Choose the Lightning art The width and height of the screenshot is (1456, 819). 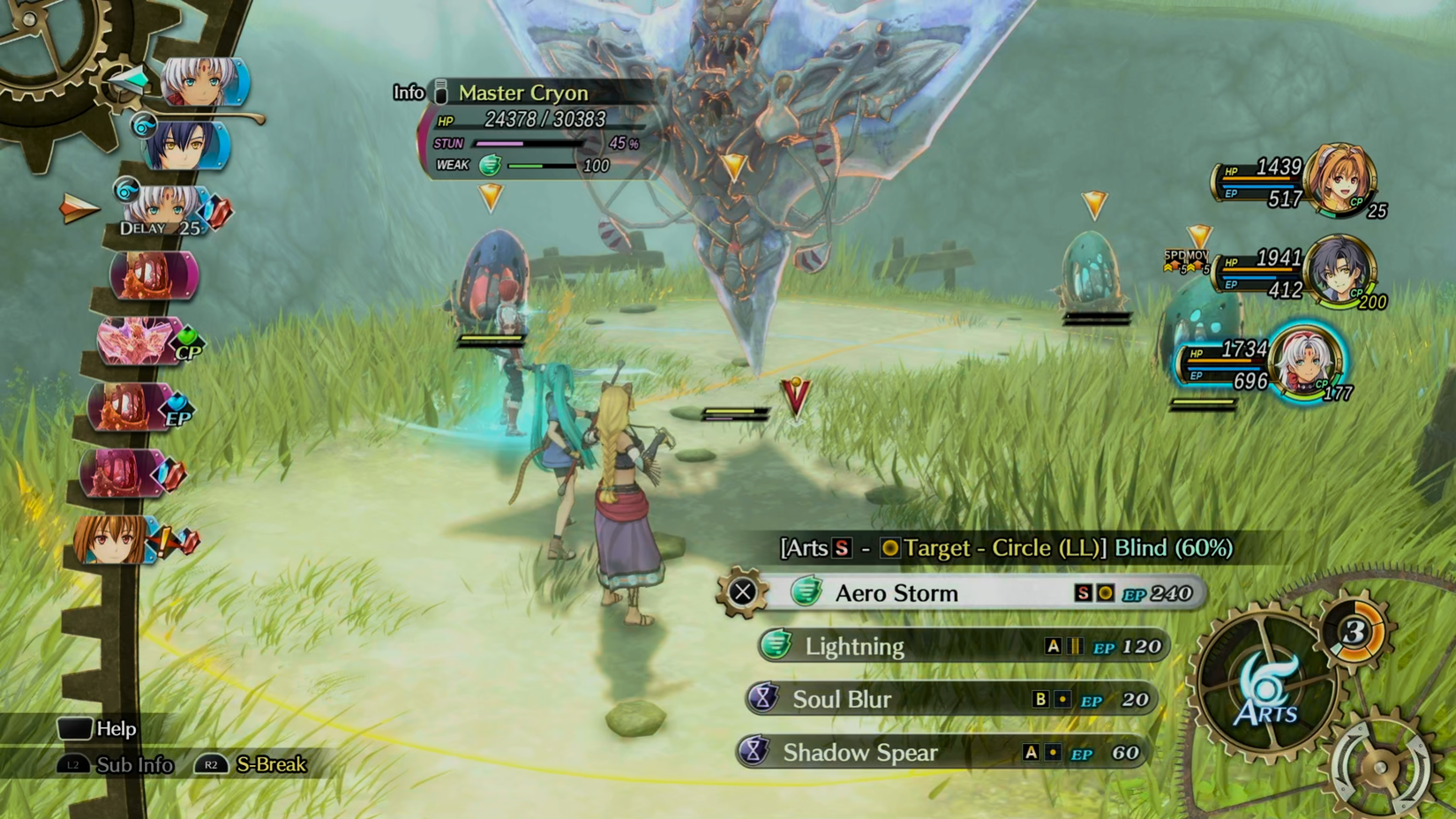(962, 646)
